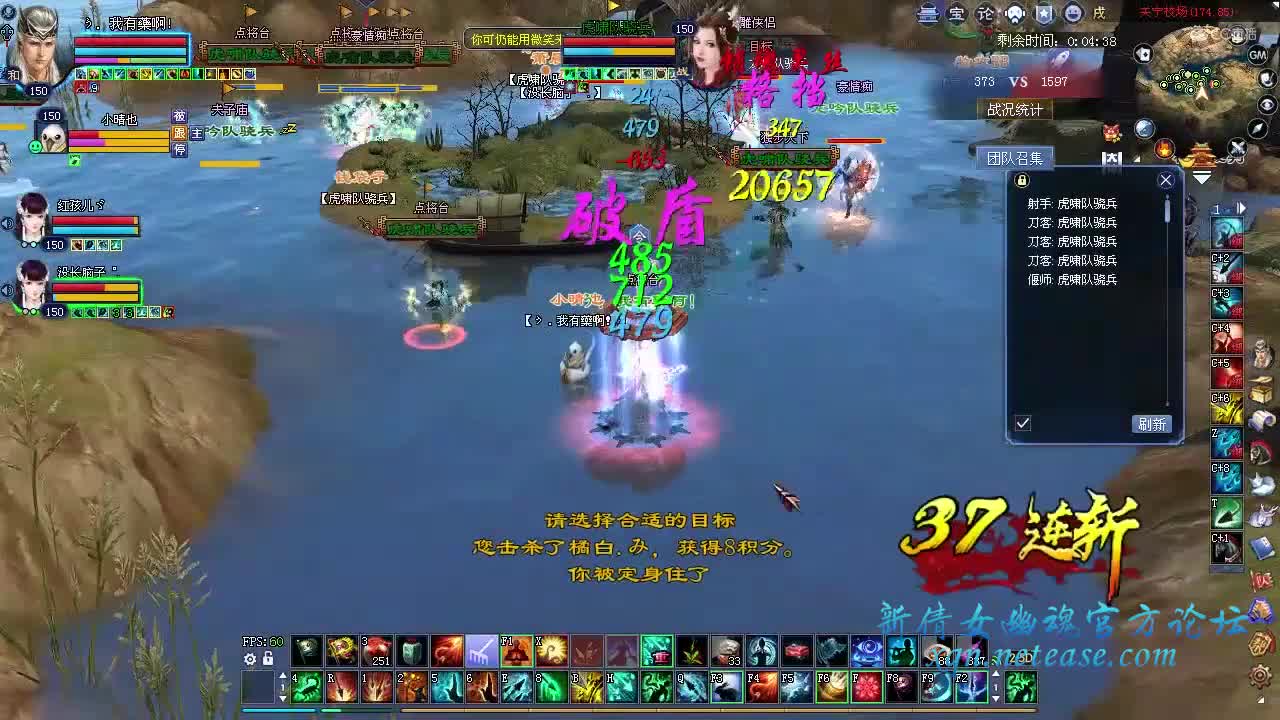This screenshot has width=1280, height=720.
Task: Click the small triangle under 团队召集 panel
Action: pyautogui.click(x=1136, y=160)
